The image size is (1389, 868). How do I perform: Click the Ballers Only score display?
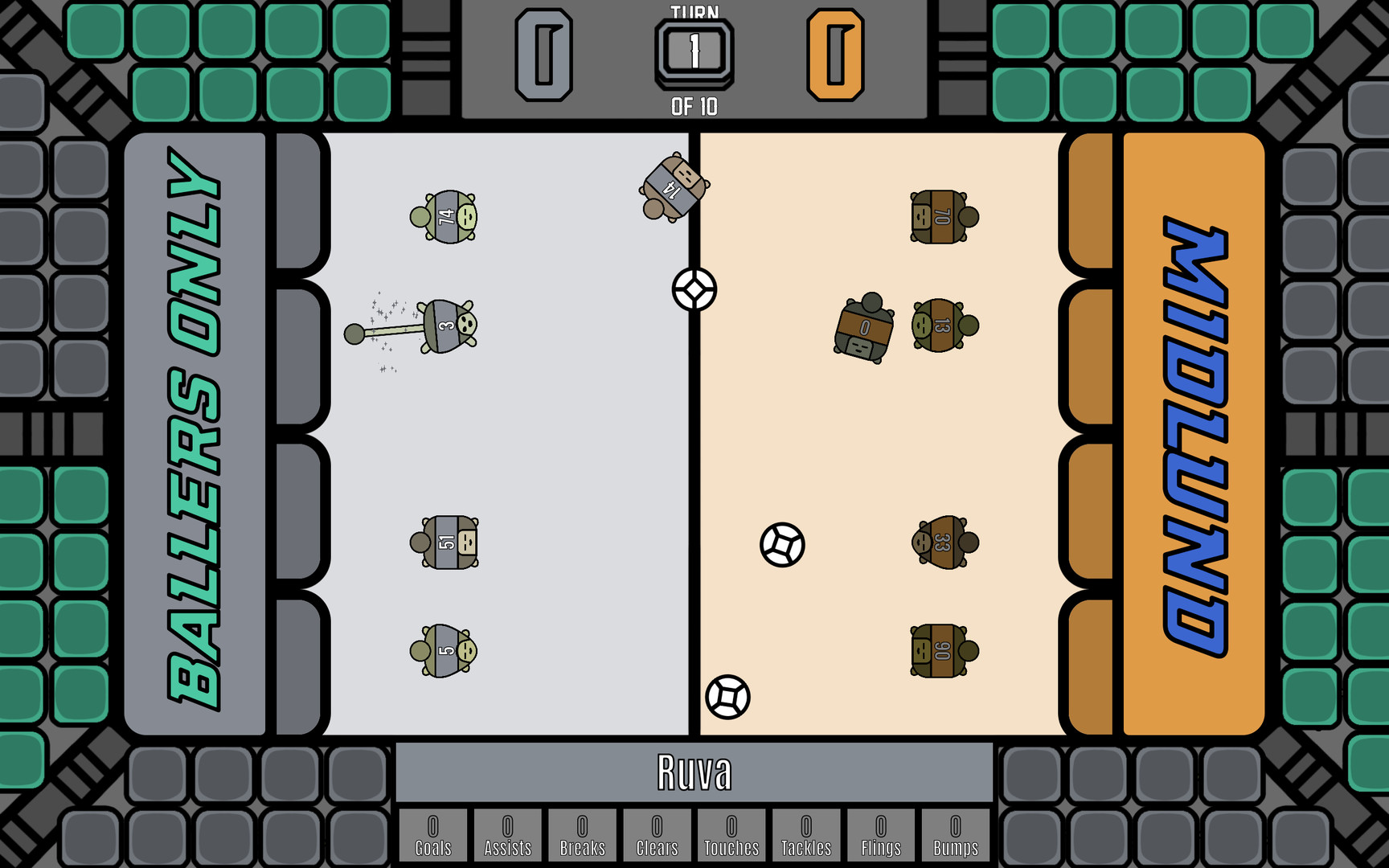(544, 55)
